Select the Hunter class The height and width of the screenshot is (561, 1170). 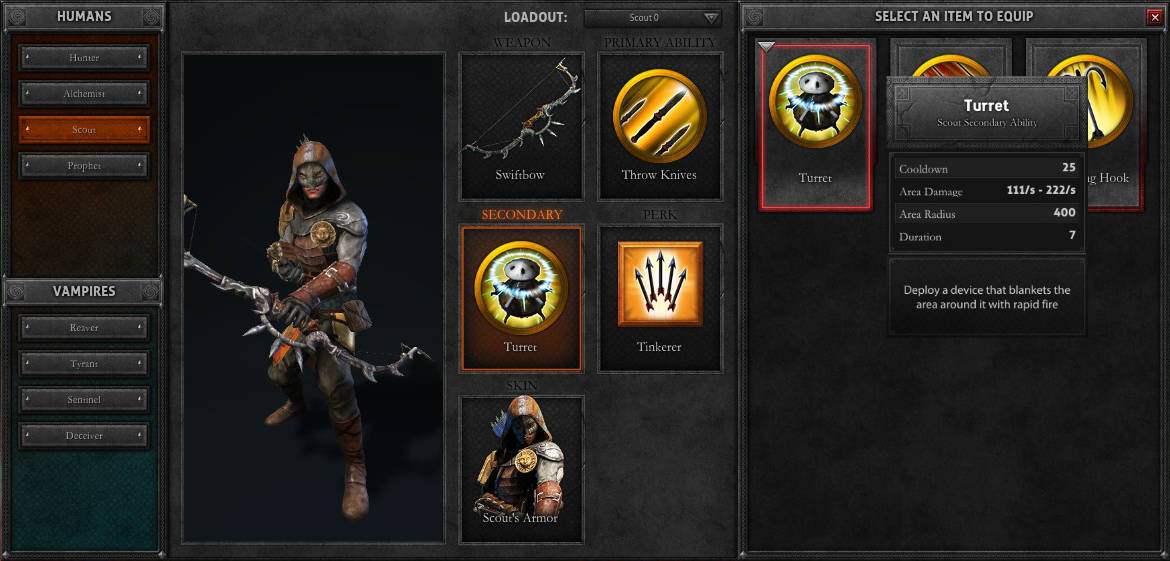coord(84,58)
